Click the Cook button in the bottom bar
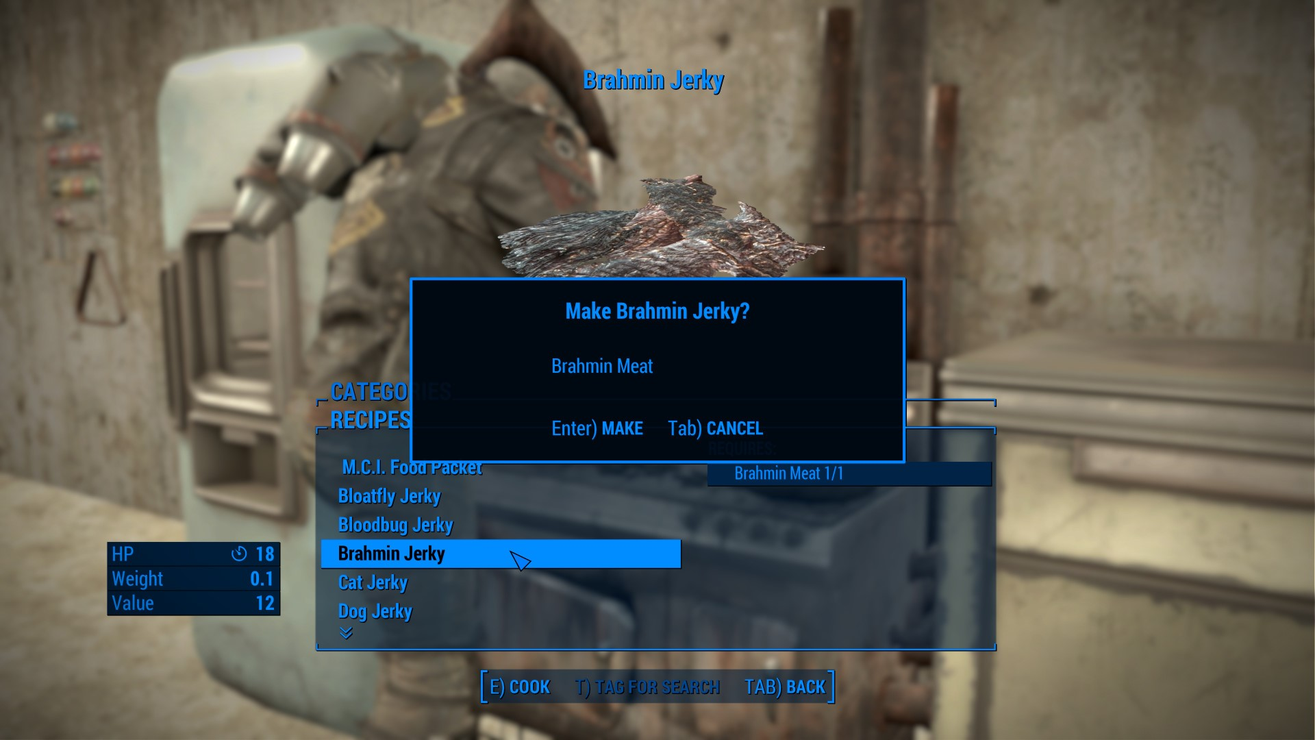The image size is (1315, 740). [x=519, y=687]
